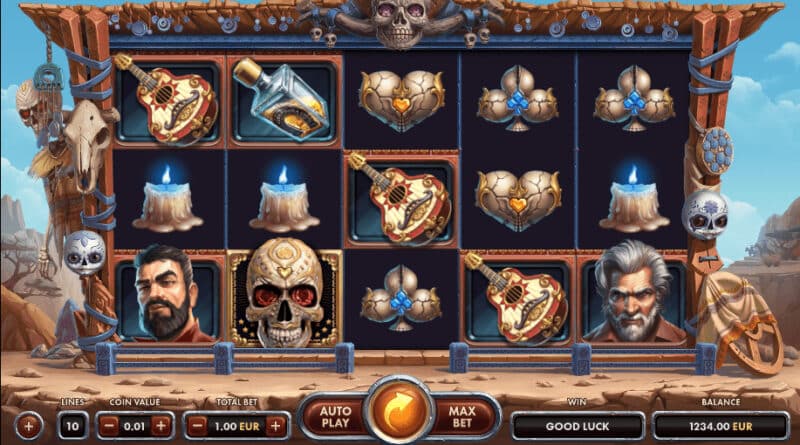Increase the coin value
Viewport: 800px width, 445px height.
(x=161, y=425)
